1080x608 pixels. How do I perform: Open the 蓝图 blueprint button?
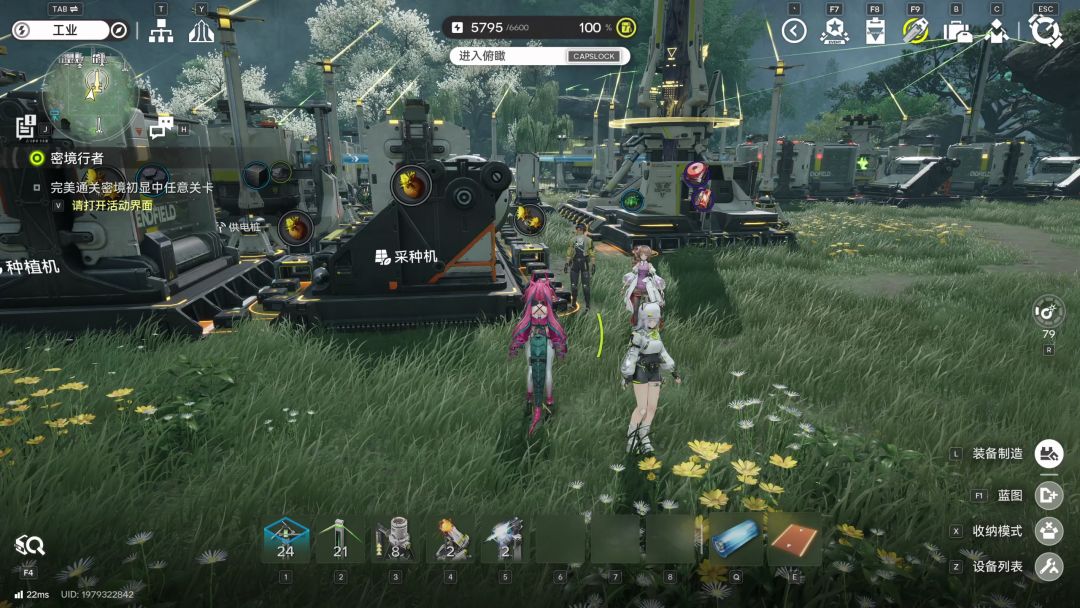(1048, 495)
